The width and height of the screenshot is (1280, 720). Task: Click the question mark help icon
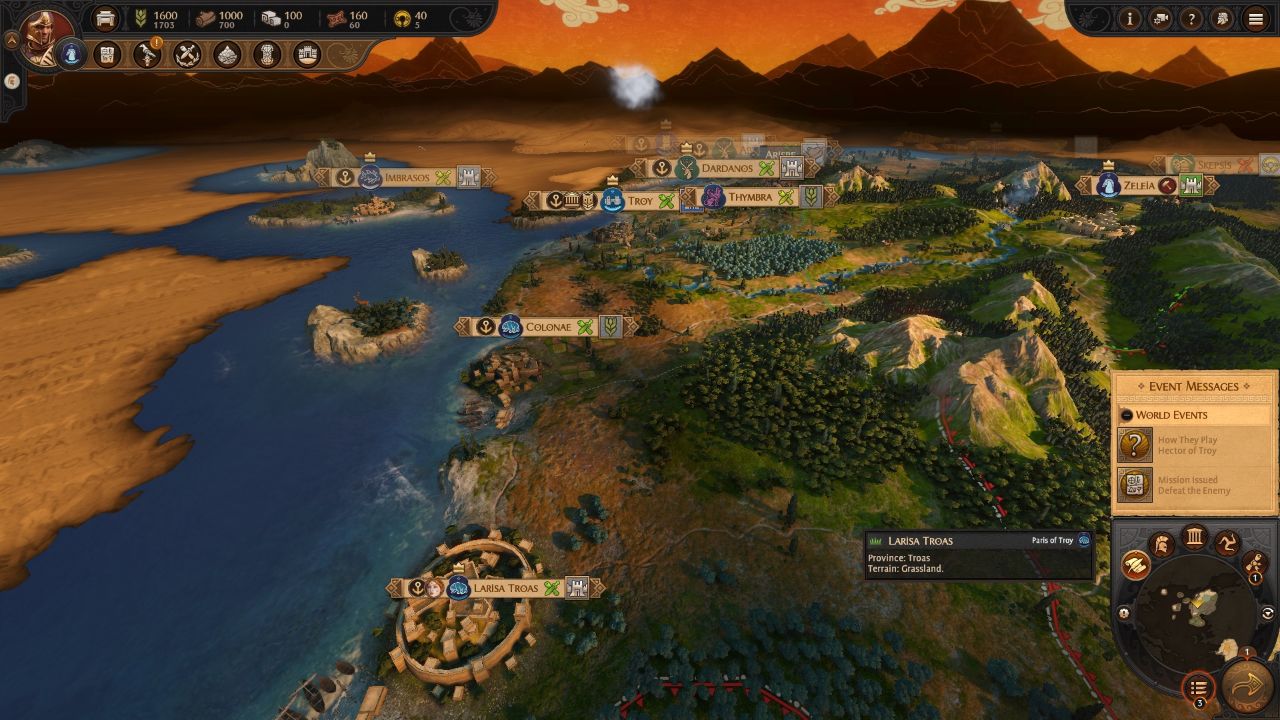[1191, 19]
